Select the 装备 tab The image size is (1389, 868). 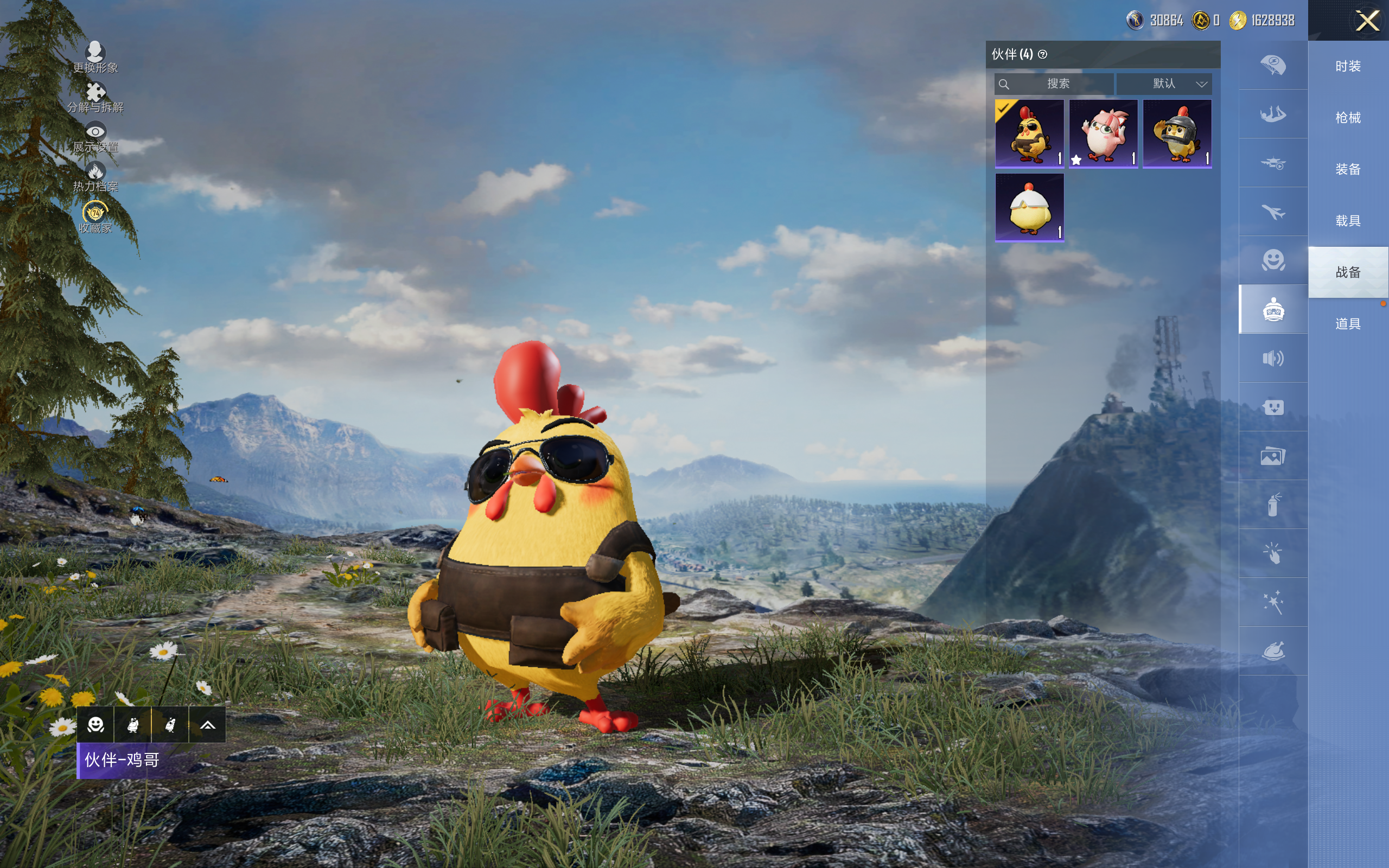point(1348,169)
